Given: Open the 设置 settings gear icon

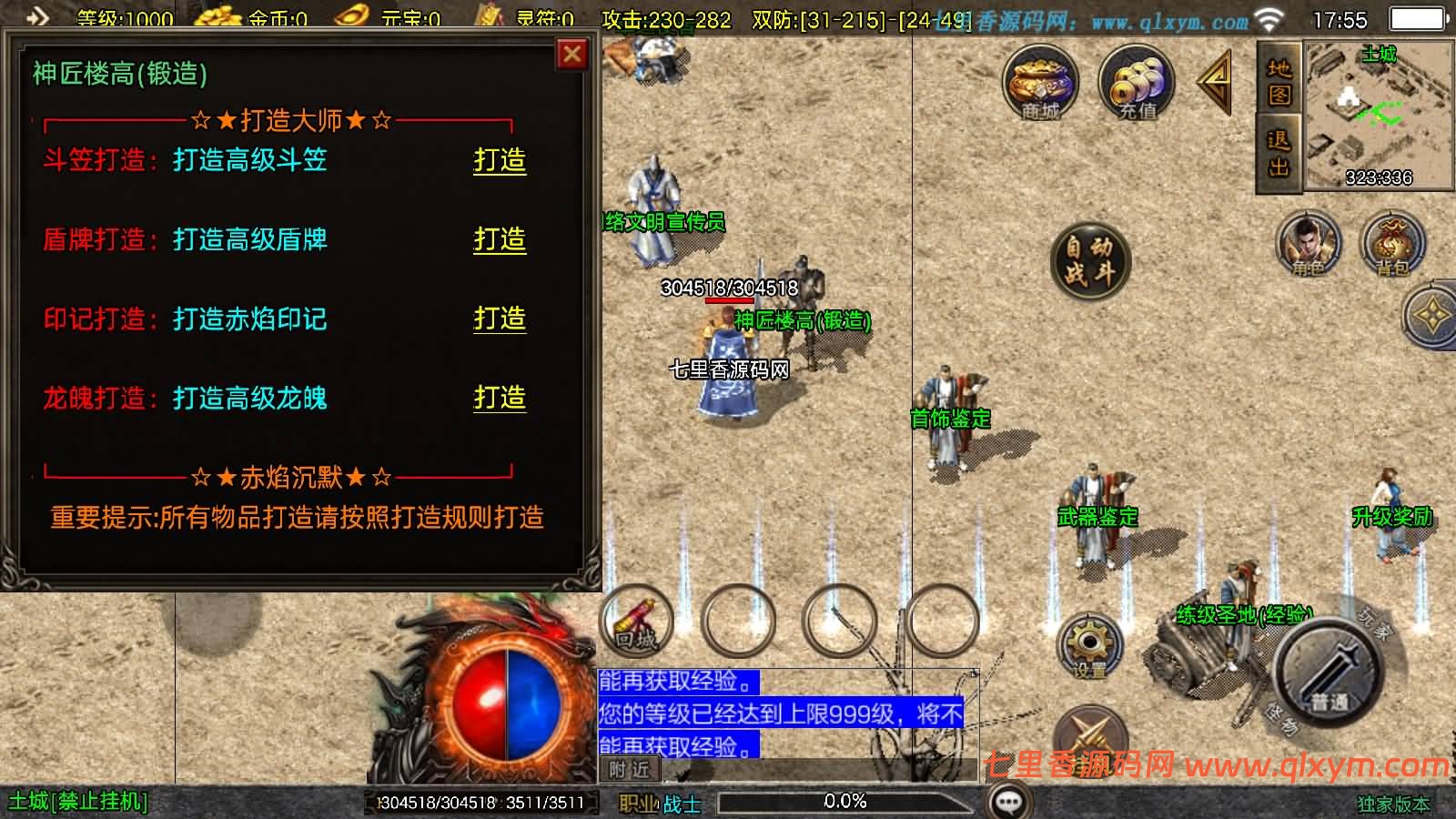Looking at the screenshot, I should coord(1089,646).
